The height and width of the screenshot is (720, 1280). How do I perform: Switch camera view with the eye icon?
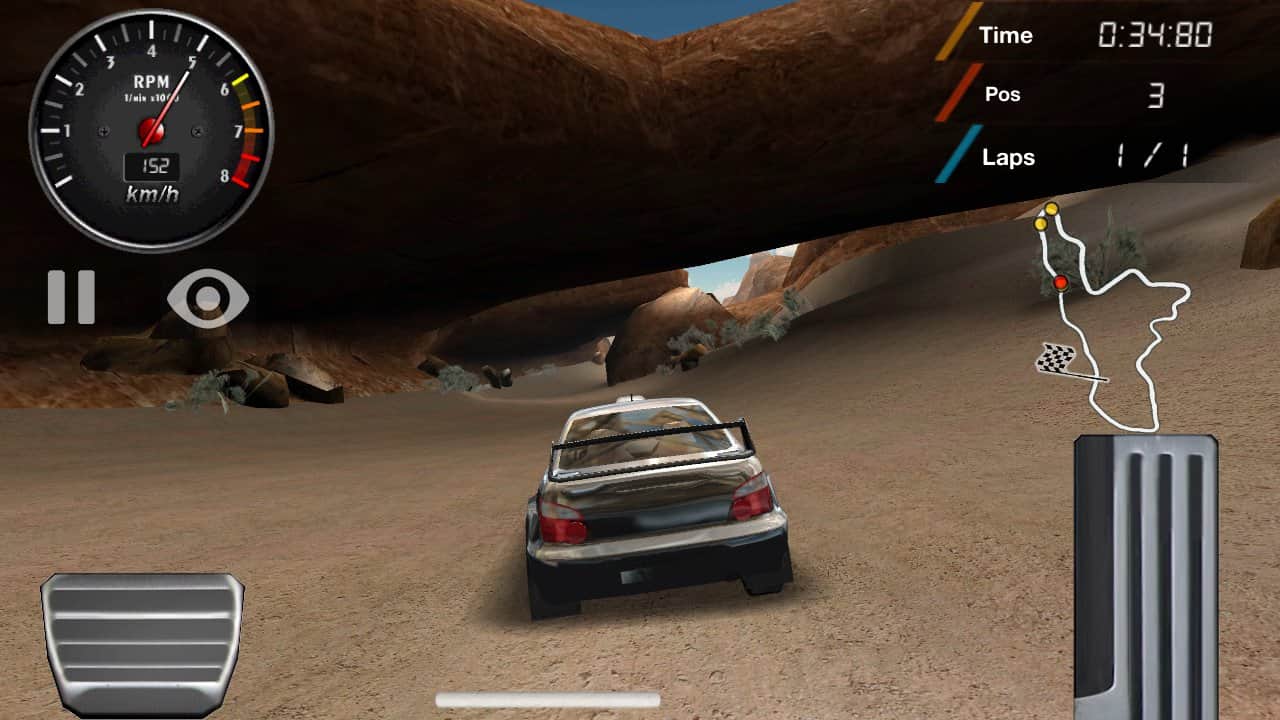pyautogui.click(x=208, y=298)
